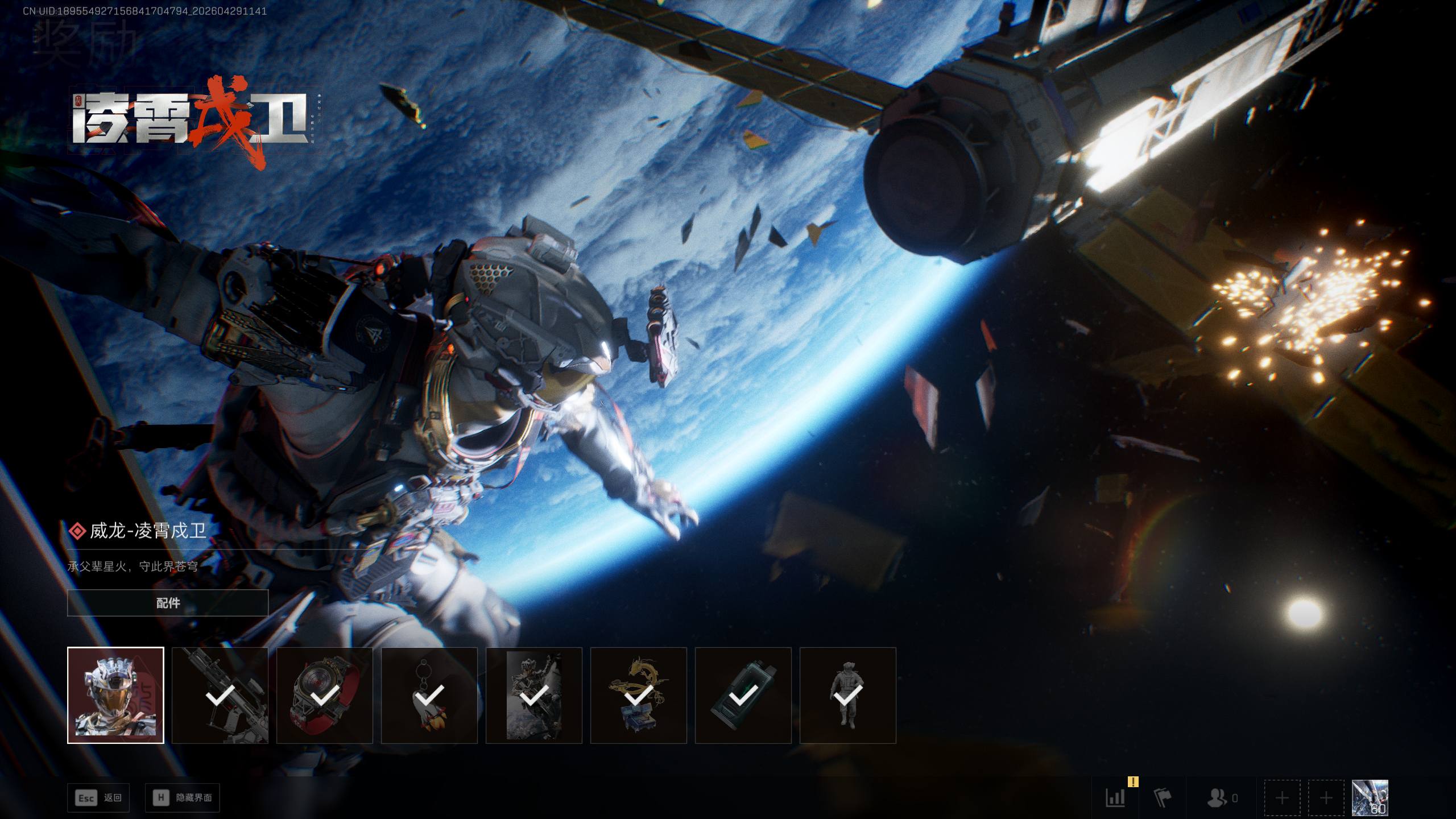The height and width of the screenshot is (819, 1456).
Task: Click the flags icon in bottom bar
Action: [x=1163, y=798]
